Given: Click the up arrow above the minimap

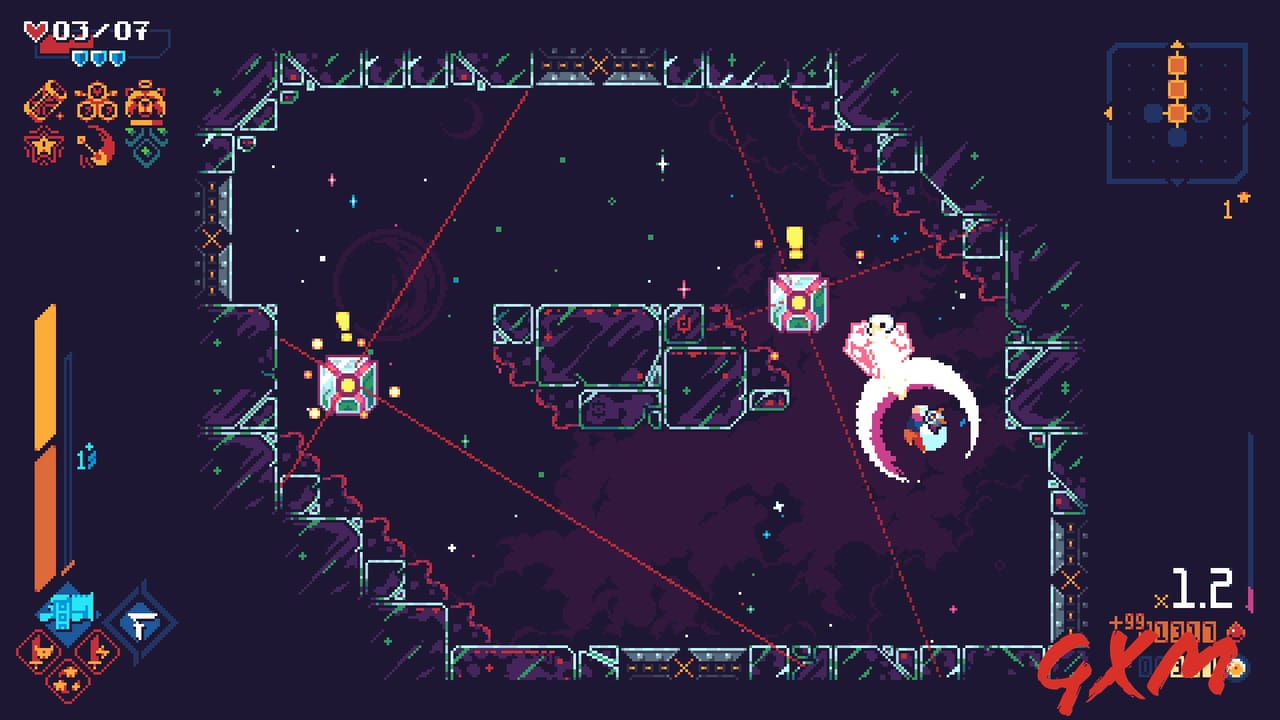Looking at the screenshot, I should (x=1175, y=46).
